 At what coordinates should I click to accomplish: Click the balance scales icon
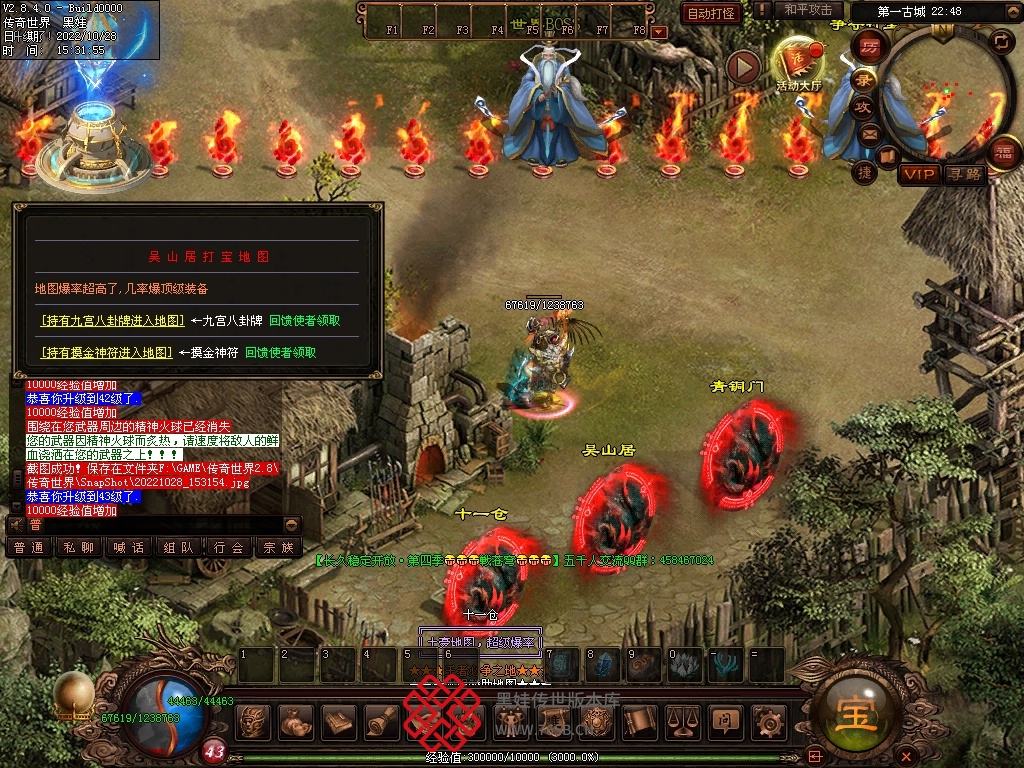point(682,720)
